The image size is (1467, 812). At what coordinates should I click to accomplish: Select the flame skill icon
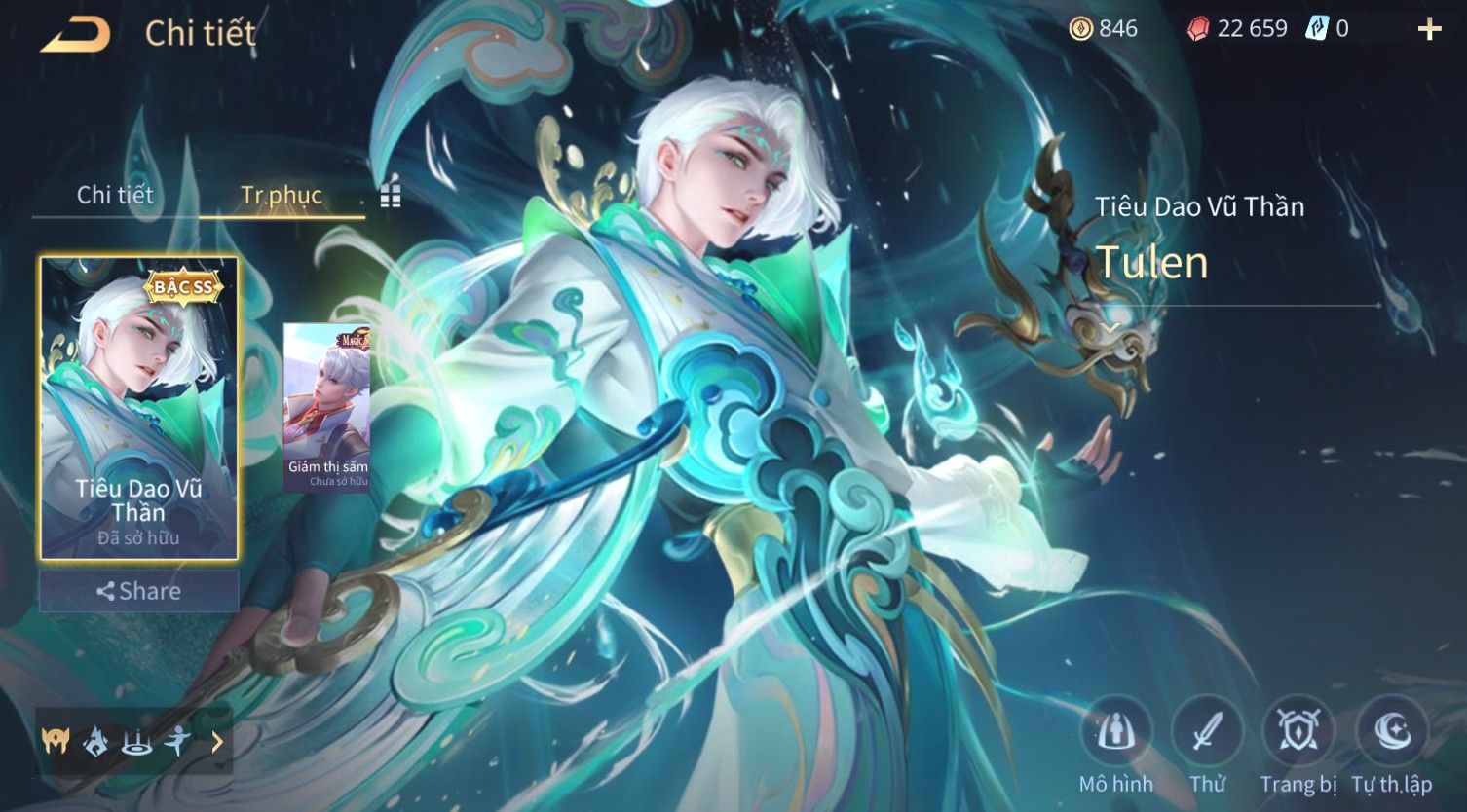pyautogui.click(x=95, y=743)
